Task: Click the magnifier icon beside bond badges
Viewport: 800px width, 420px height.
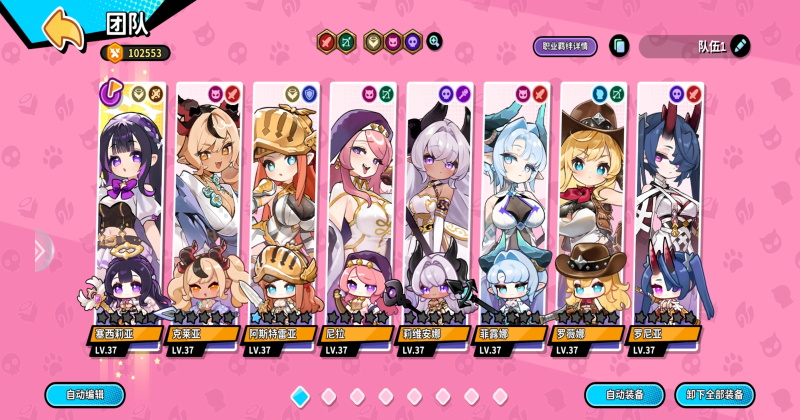Action: tap(434, 41)
